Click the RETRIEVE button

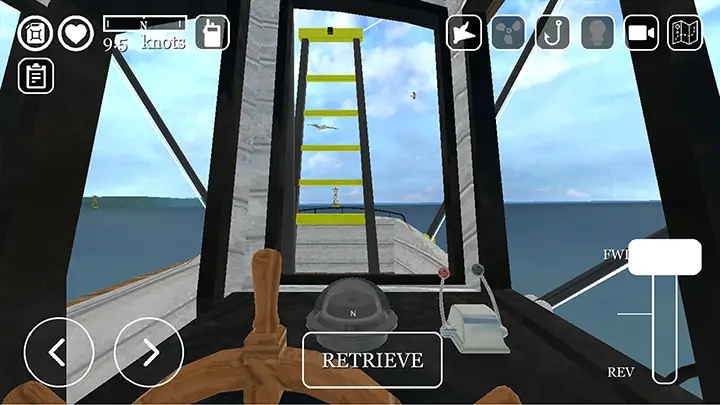(x=372, y=360)
